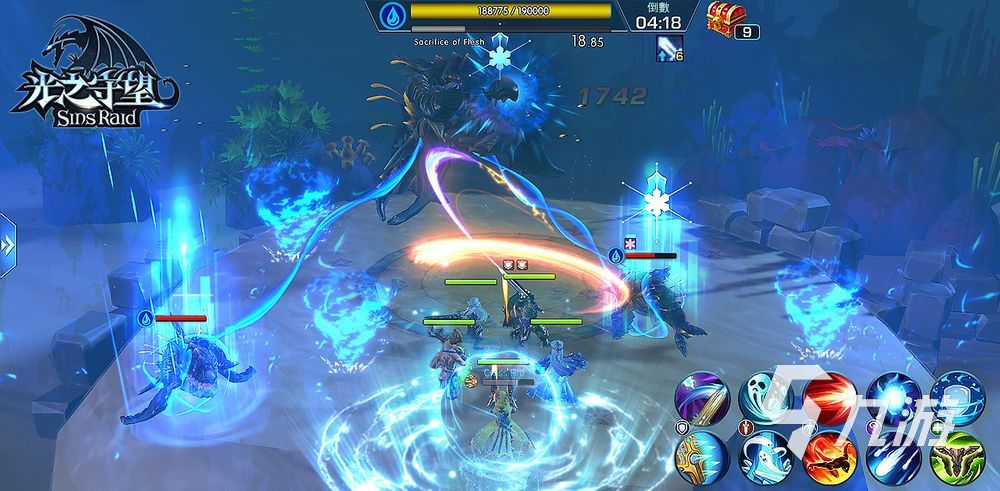Cast the white ghosts skill
This screenshot has width=1000, height=491.
click(767, 458)
